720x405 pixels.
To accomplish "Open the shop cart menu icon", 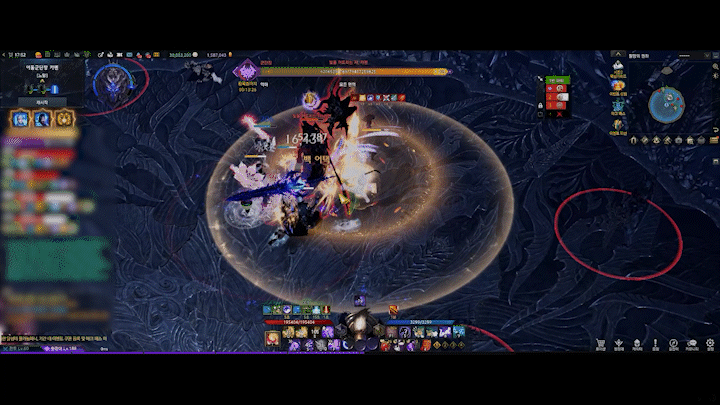I will [x=601, y=343].
